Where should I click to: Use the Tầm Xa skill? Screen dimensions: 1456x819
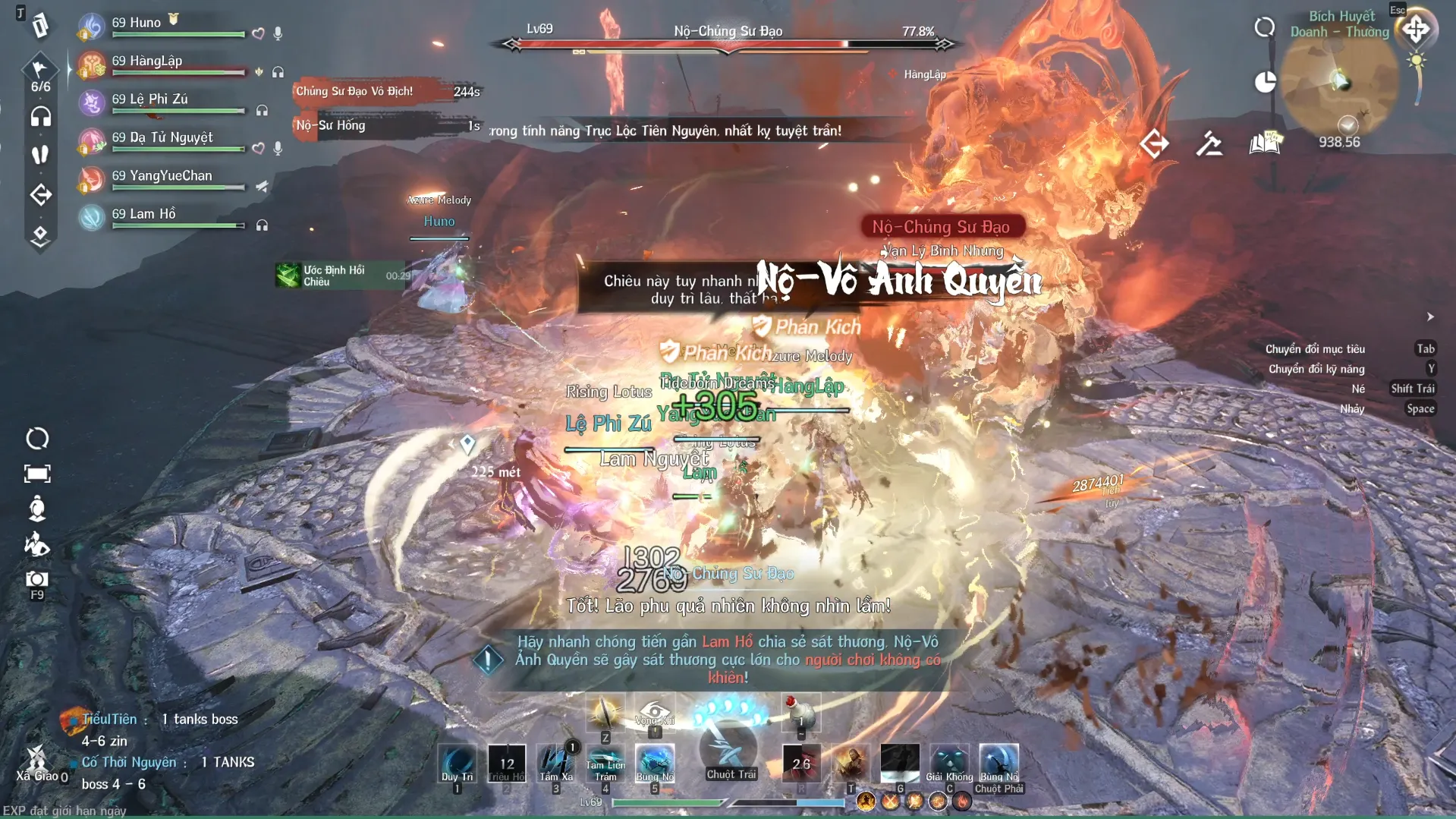pyautogui.click(x=556, y=764)
